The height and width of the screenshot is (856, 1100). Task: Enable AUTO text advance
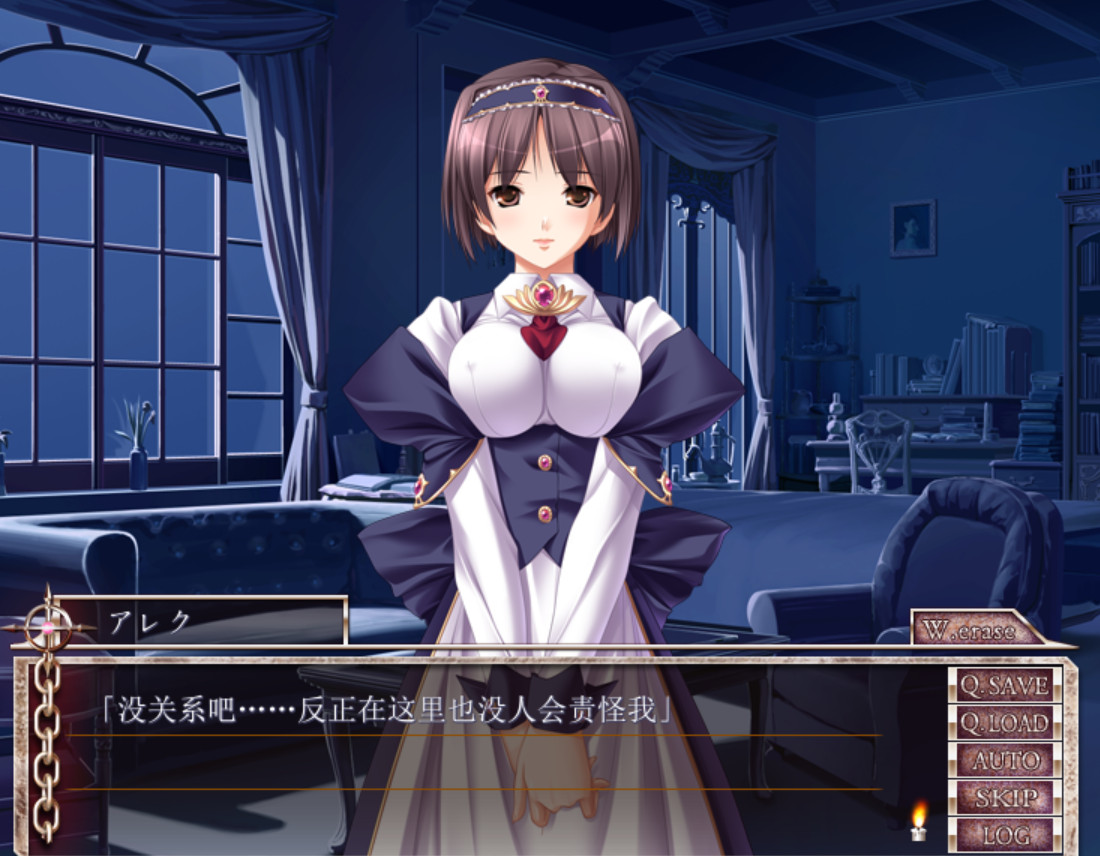click(1004, 760)
